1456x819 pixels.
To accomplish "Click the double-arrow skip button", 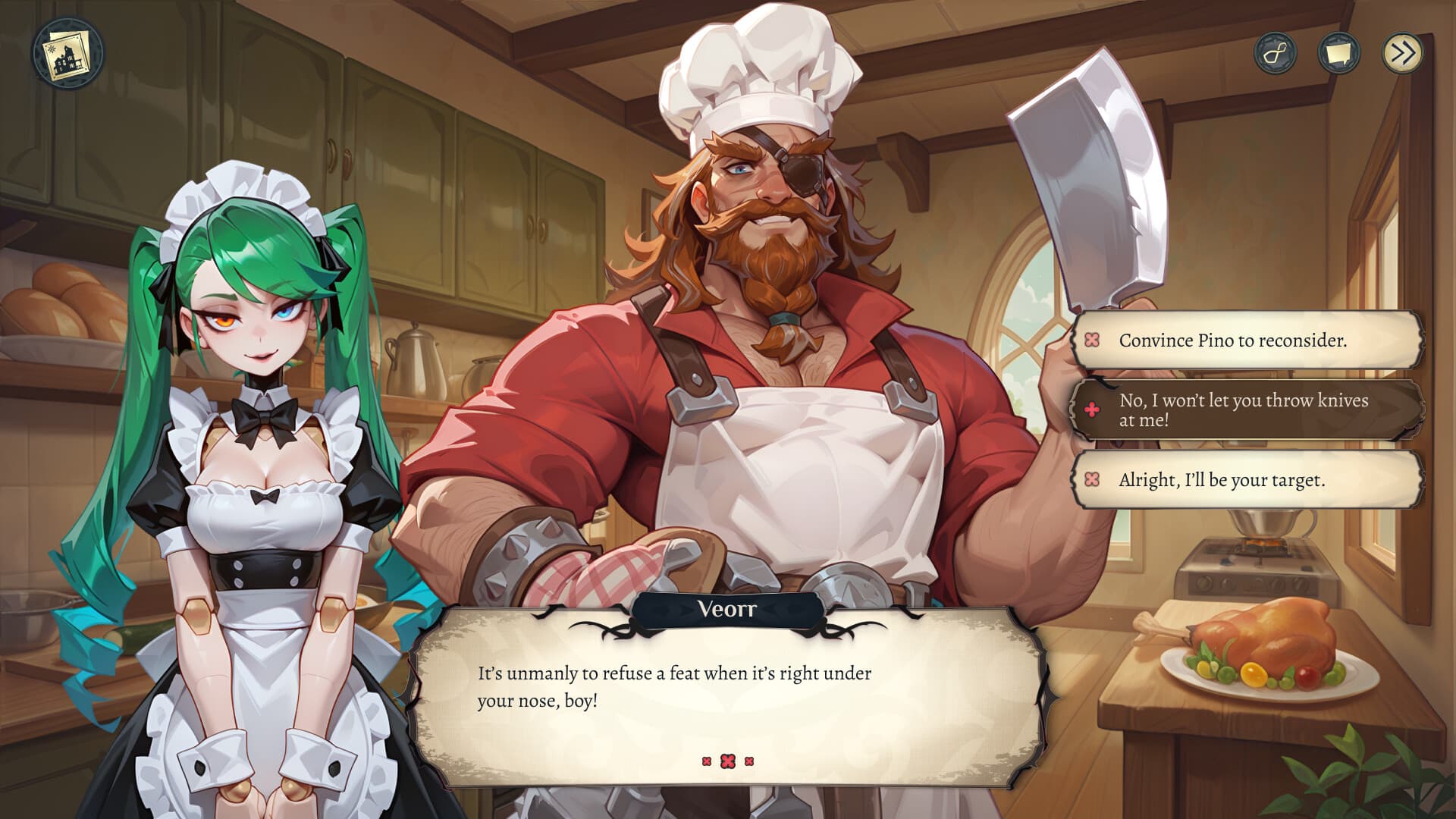I will point(1402,53).
